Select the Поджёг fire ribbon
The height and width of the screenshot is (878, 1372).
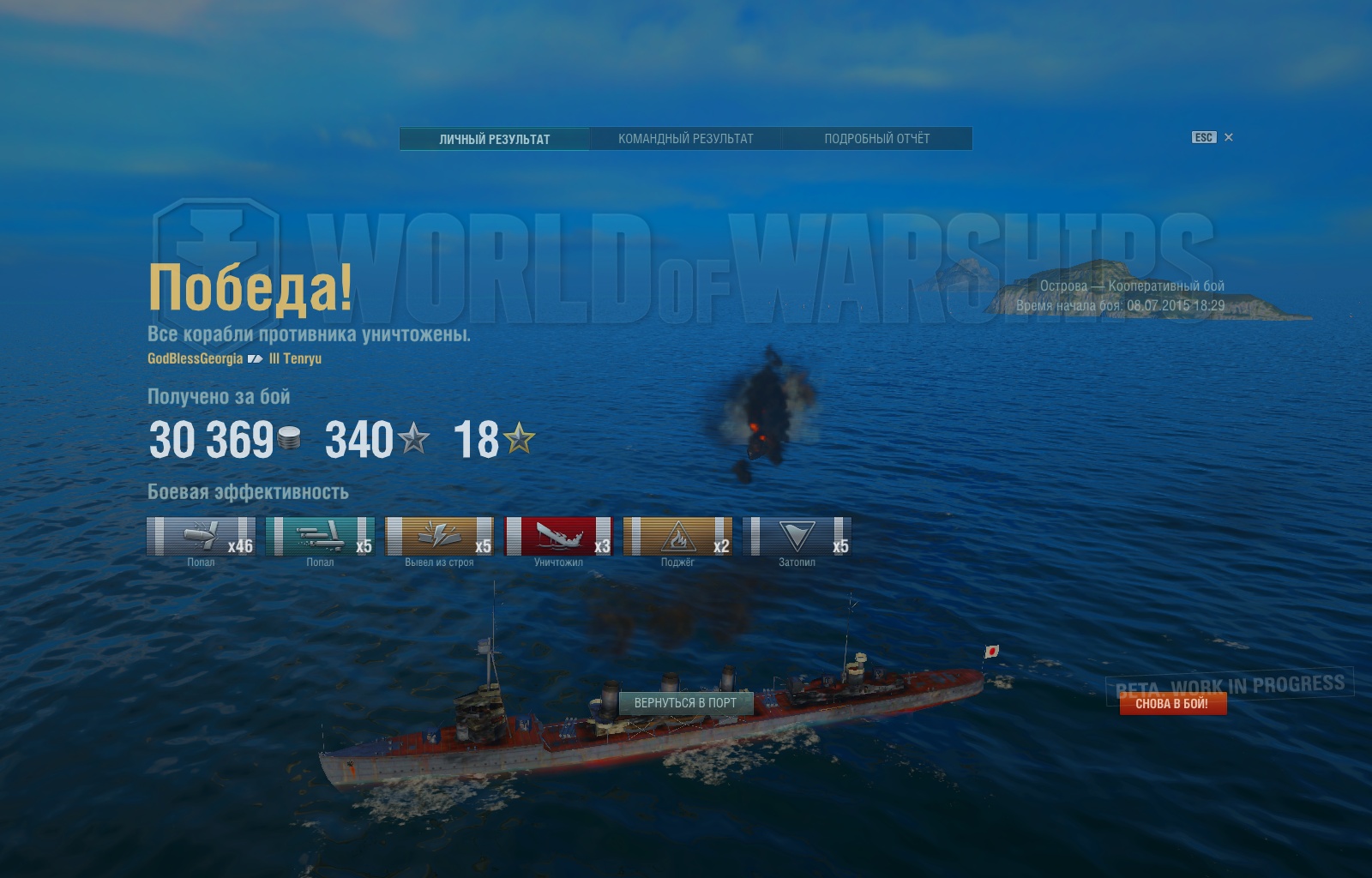677,537
